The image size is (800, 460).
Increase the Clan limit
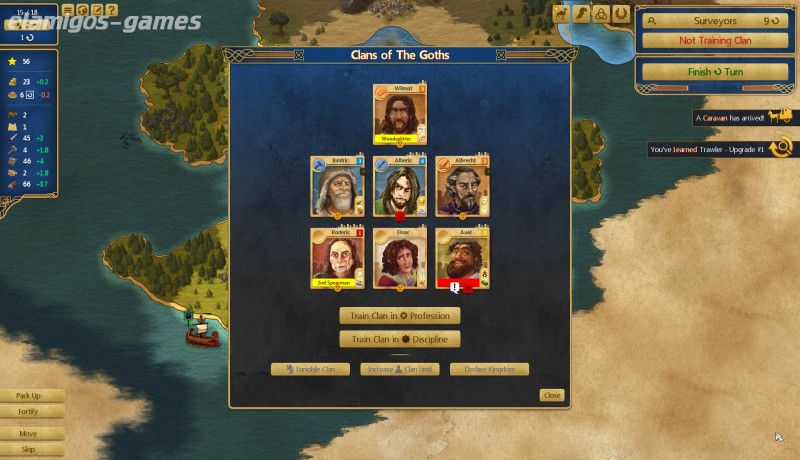399,370
